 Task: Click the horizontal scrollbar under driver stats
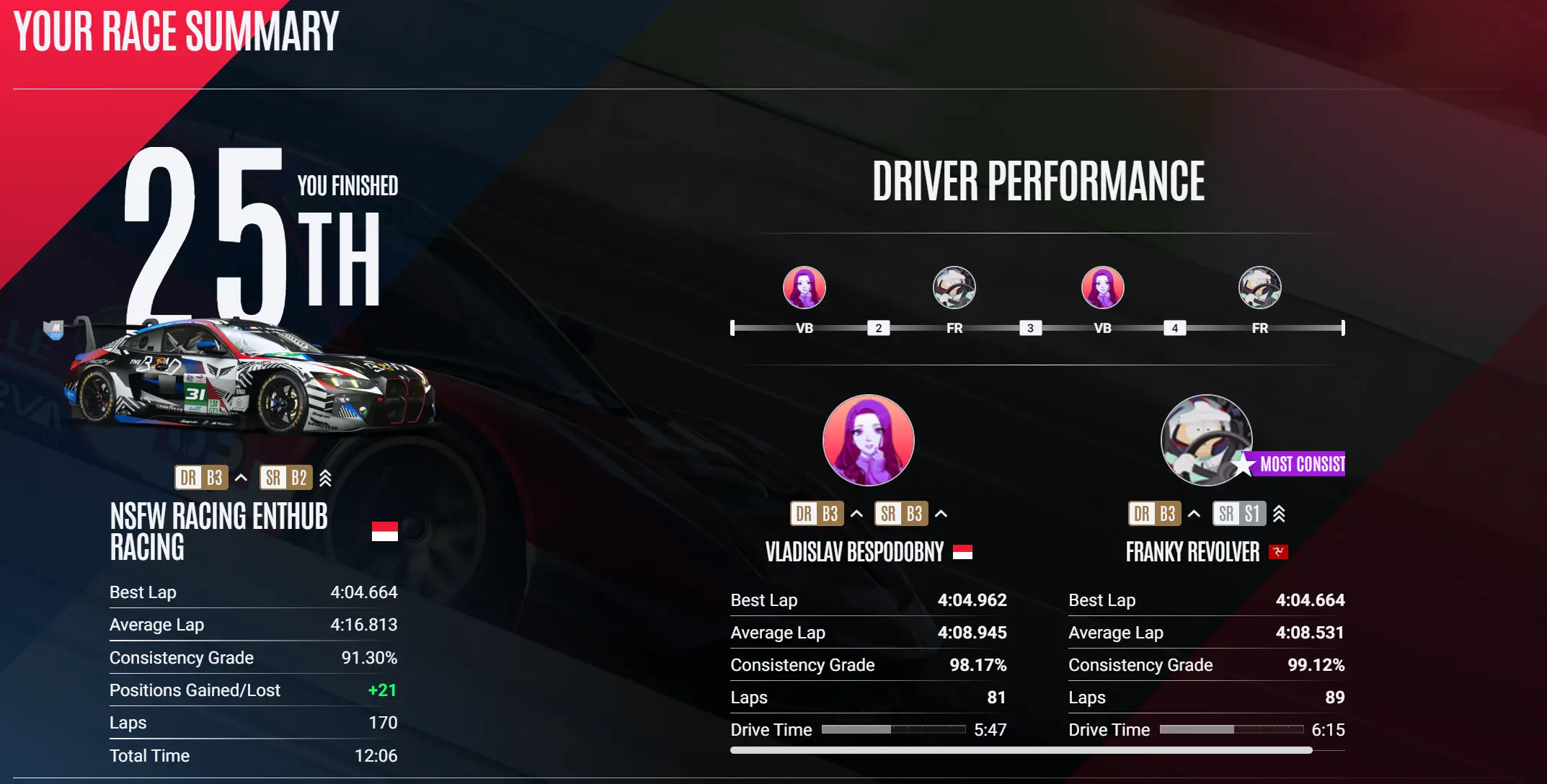(1021, 750)
